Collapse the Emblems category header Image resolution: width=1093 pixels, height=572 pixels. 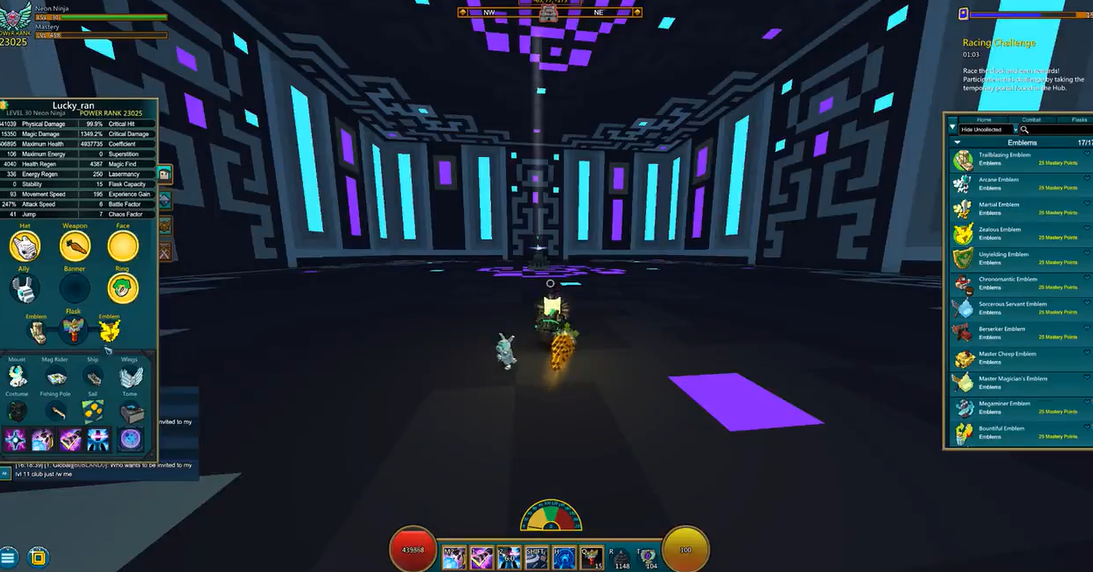click(957, 143)
